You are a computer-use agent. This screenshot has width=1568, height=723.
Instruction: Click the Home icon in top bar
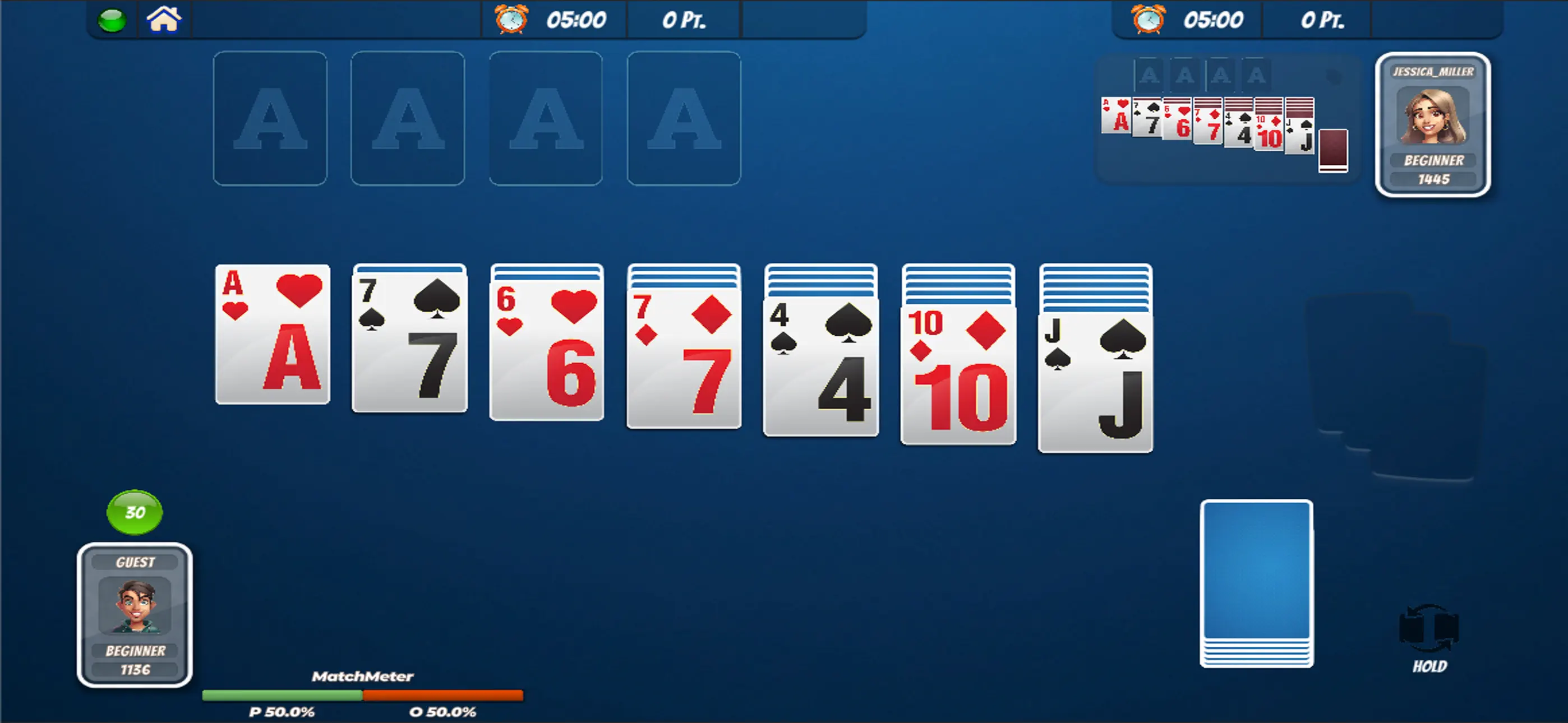pyautogui.click(x=164, y=20)
